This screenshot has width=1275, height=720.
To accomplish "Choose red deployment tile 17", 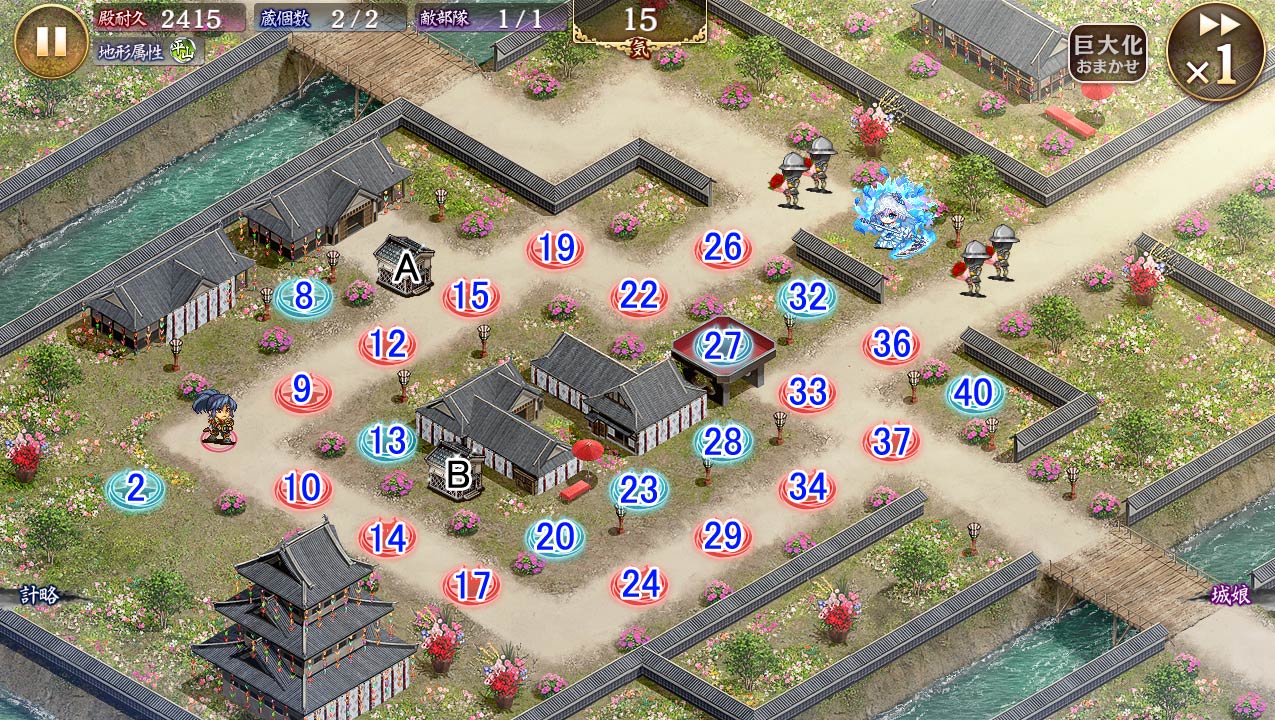I will click(x=471, y=585).
